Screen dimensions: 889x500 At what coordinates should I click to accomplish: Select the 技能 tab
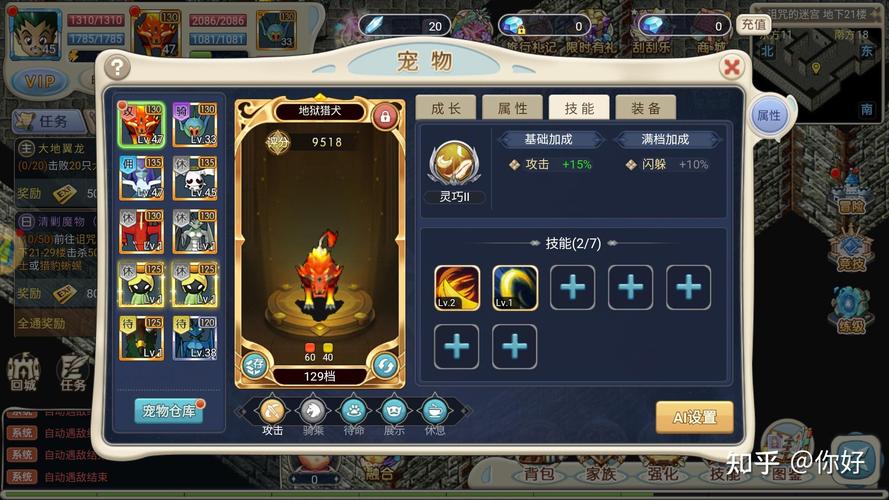579,108
